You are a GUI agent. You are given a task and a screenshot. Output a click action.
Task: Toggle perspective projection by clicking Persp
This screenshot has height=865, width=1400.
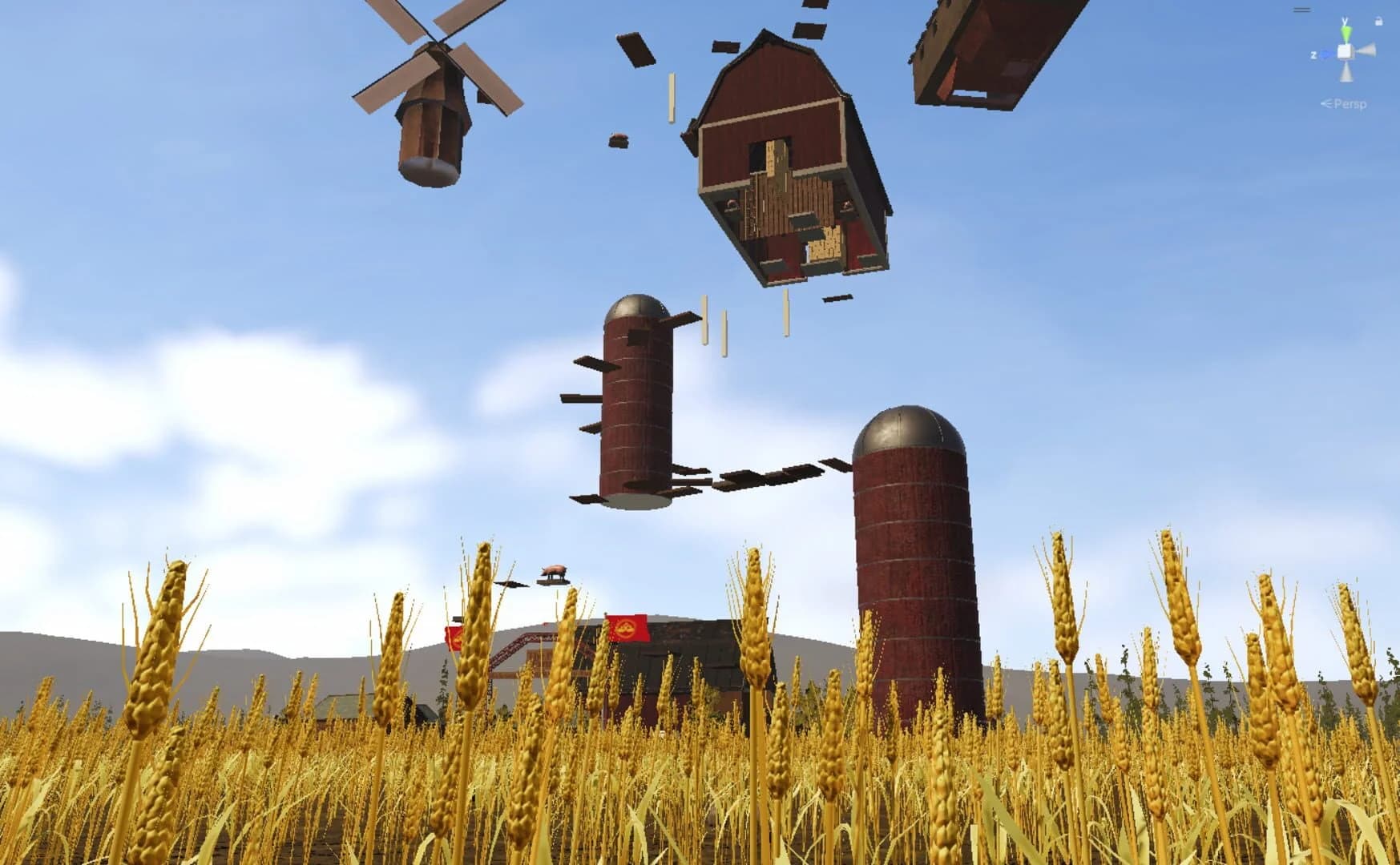click(1350, 103)
